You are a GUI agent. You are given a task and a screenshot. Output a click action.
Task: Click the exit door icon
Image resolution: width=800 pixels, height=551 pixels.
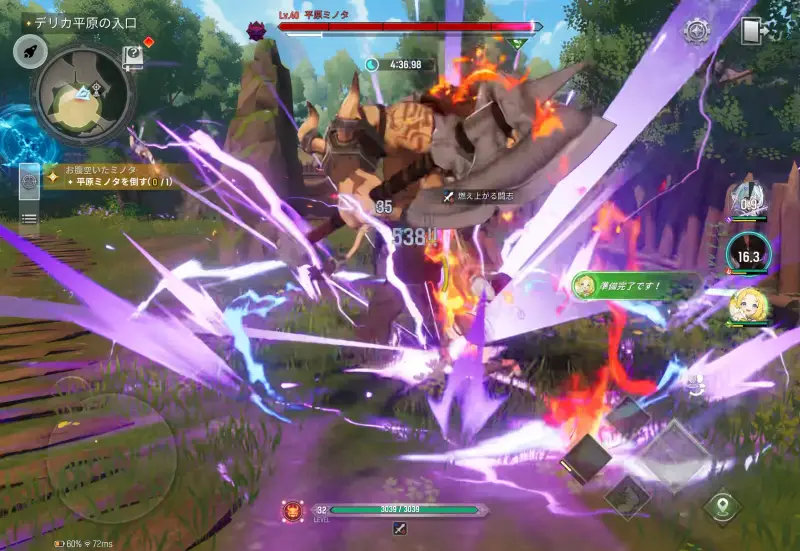coord(754,30)
